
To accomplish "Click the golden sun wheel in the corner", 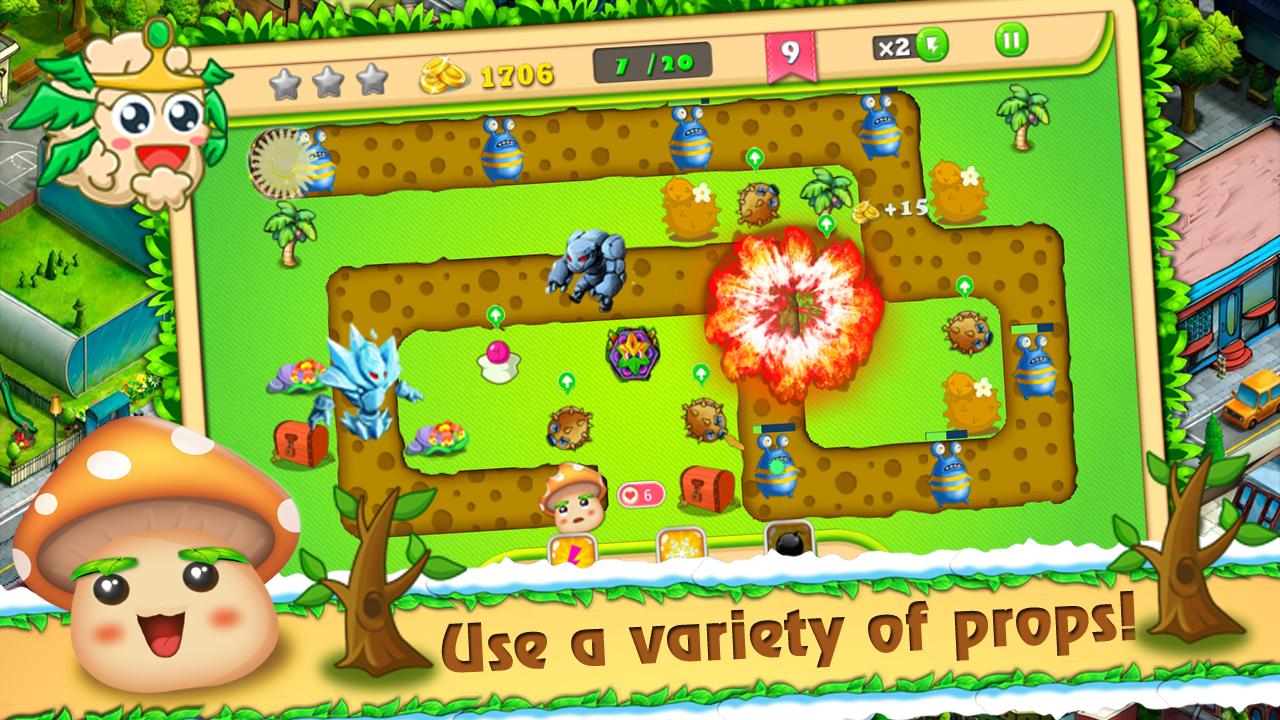I will point(273,160).
